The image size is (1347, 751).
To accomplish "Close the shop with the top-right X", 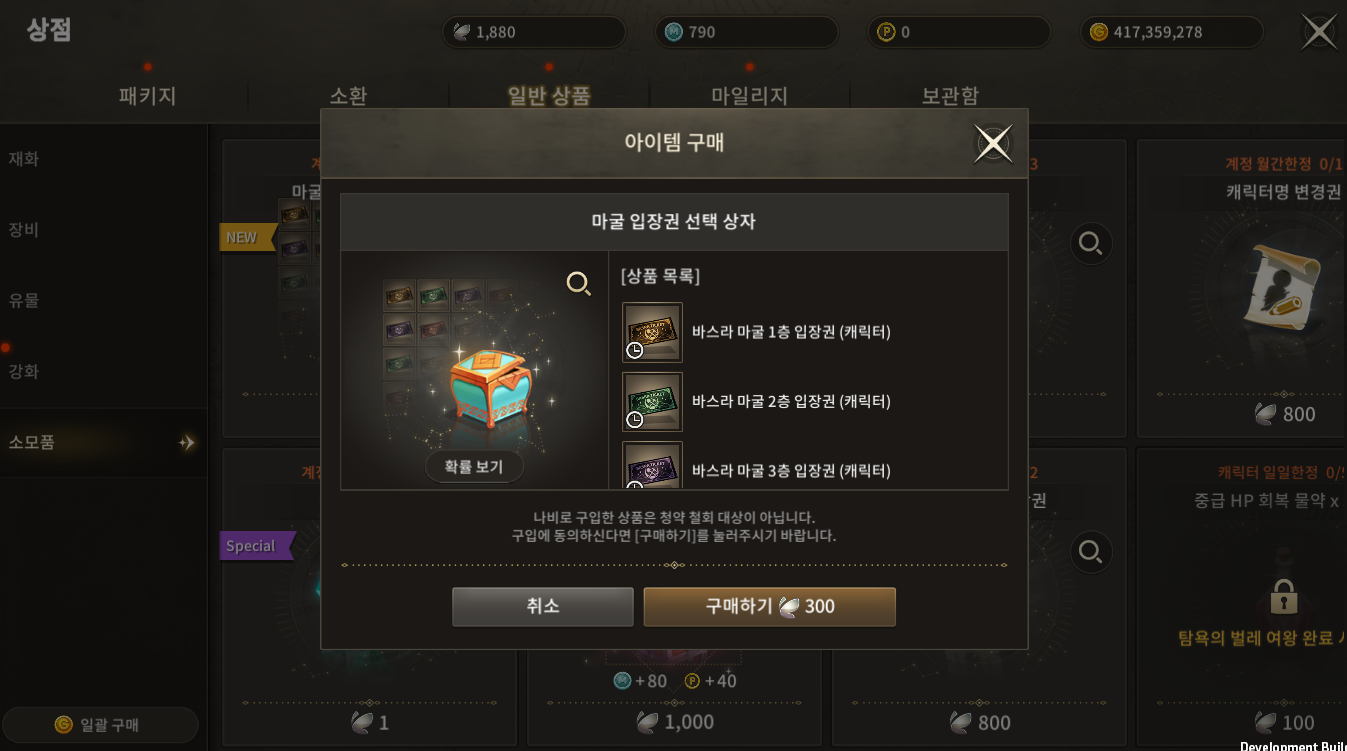I will pyautogui.click(x=1319, y=31).
